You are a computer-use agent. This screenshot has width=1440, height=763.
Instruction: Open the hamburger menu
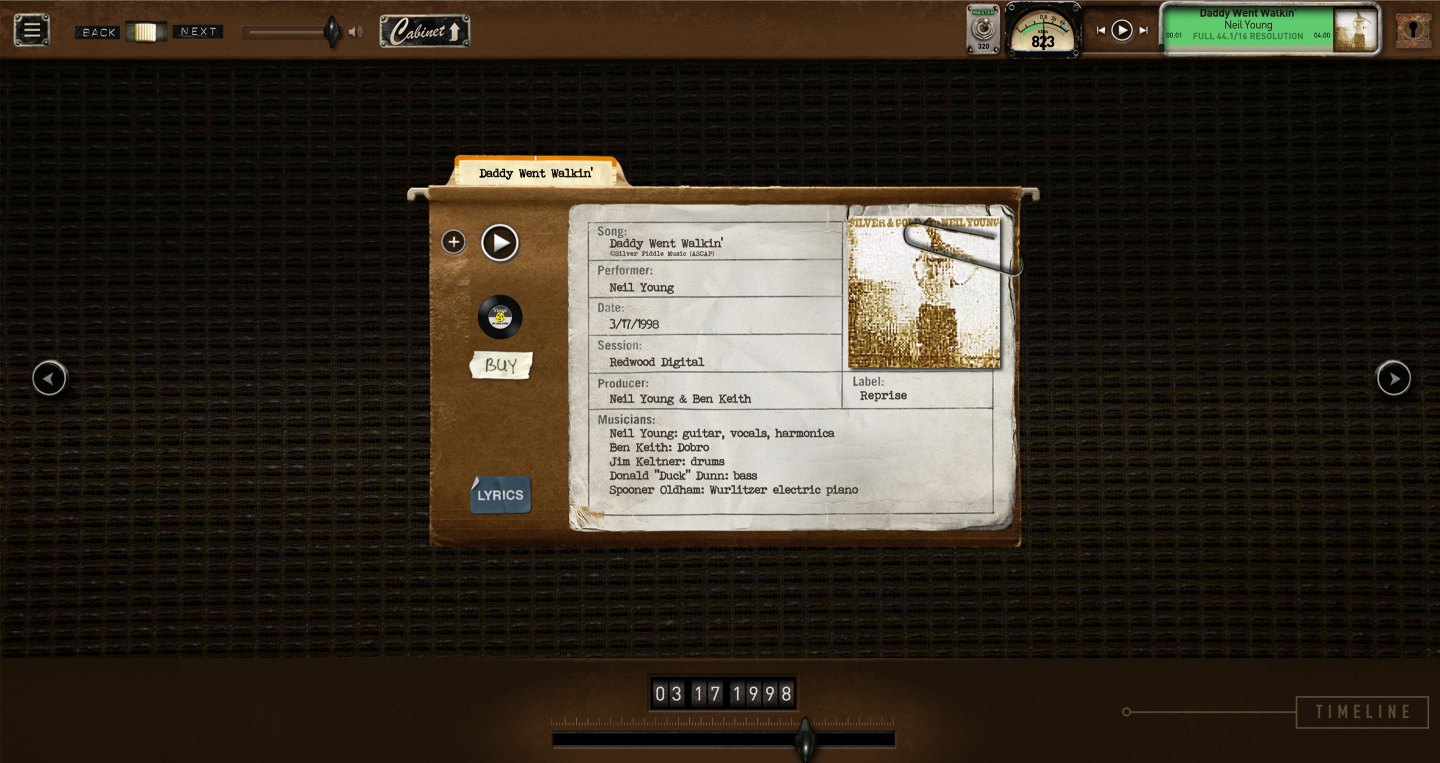point(31,30)
